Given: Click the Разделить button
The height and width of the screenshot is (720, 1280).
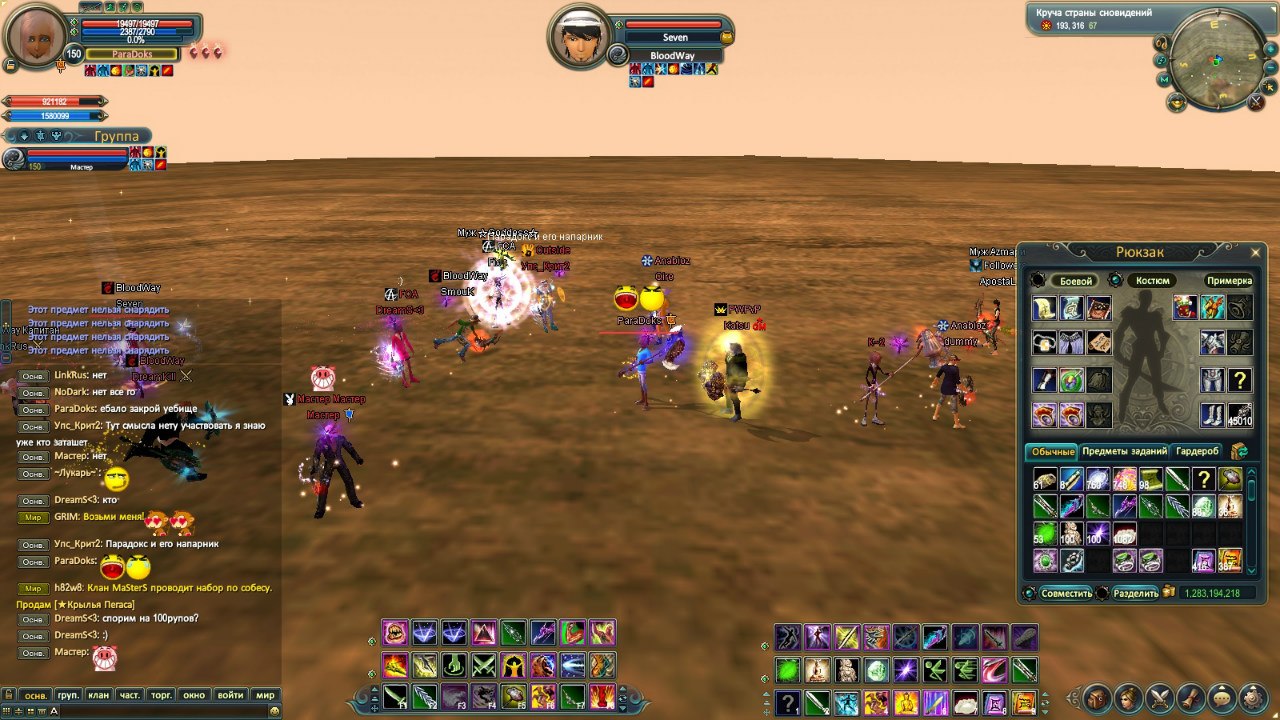Looking at the screenshot, I should 1135,593.
